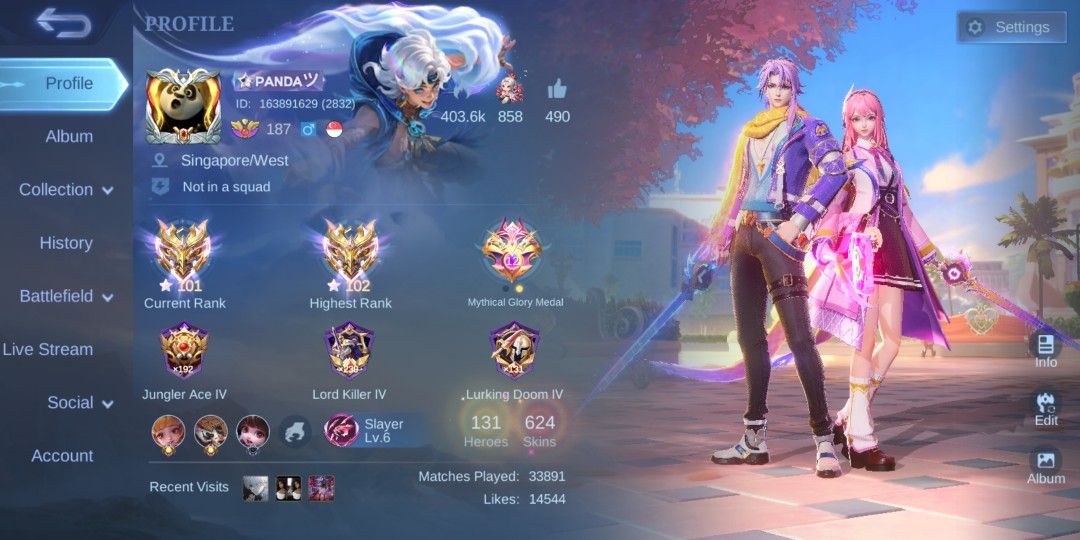The height and width of the screenshot is (540, 1080).
Task: Open Settings from the top right
Action: [x=1009, y=27]
